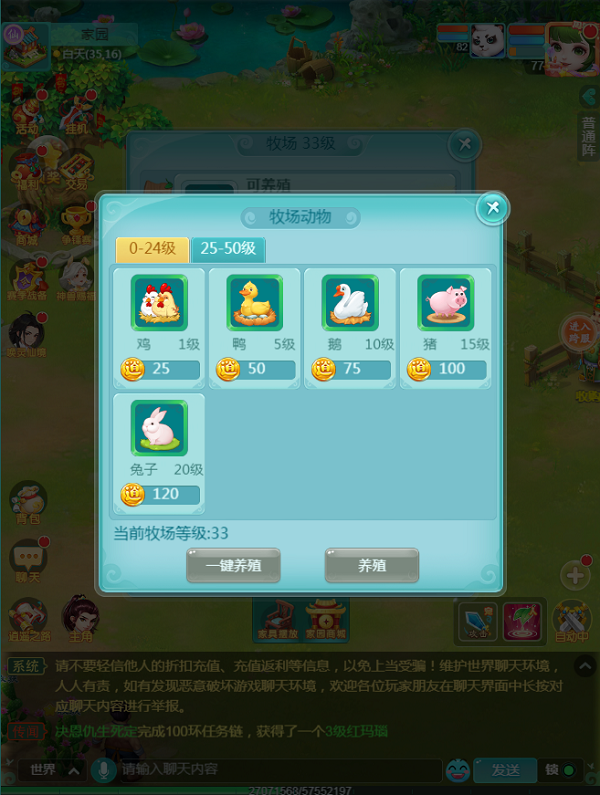Choose the chicken (鸡) animal
Viewport: 600px width, 795px height.
[x=159, y=304]
